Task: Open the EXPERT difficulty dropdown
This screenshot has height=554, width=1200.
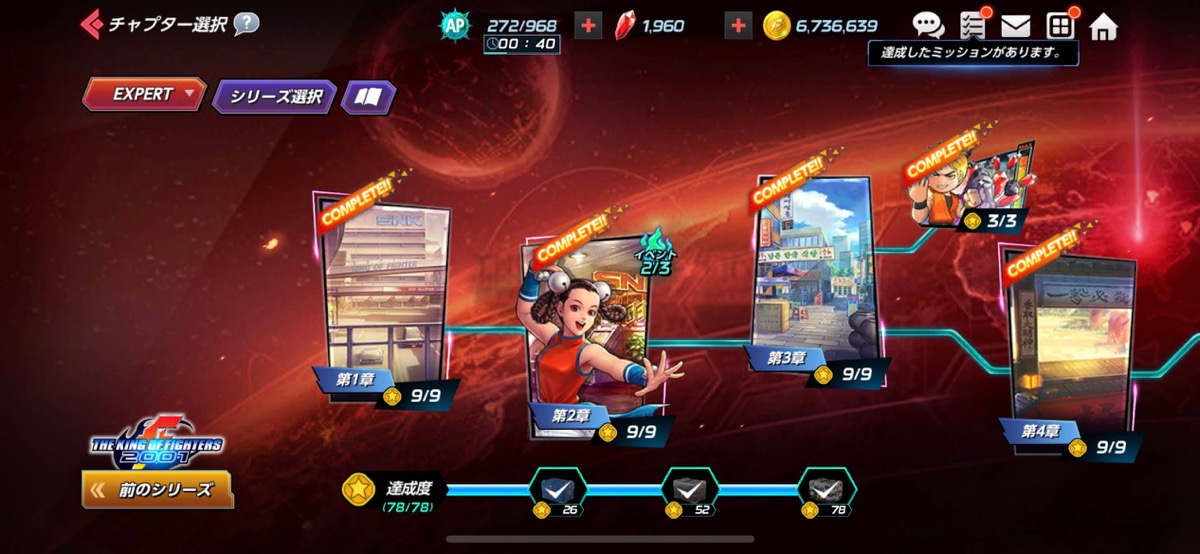Action: (144, 95)
